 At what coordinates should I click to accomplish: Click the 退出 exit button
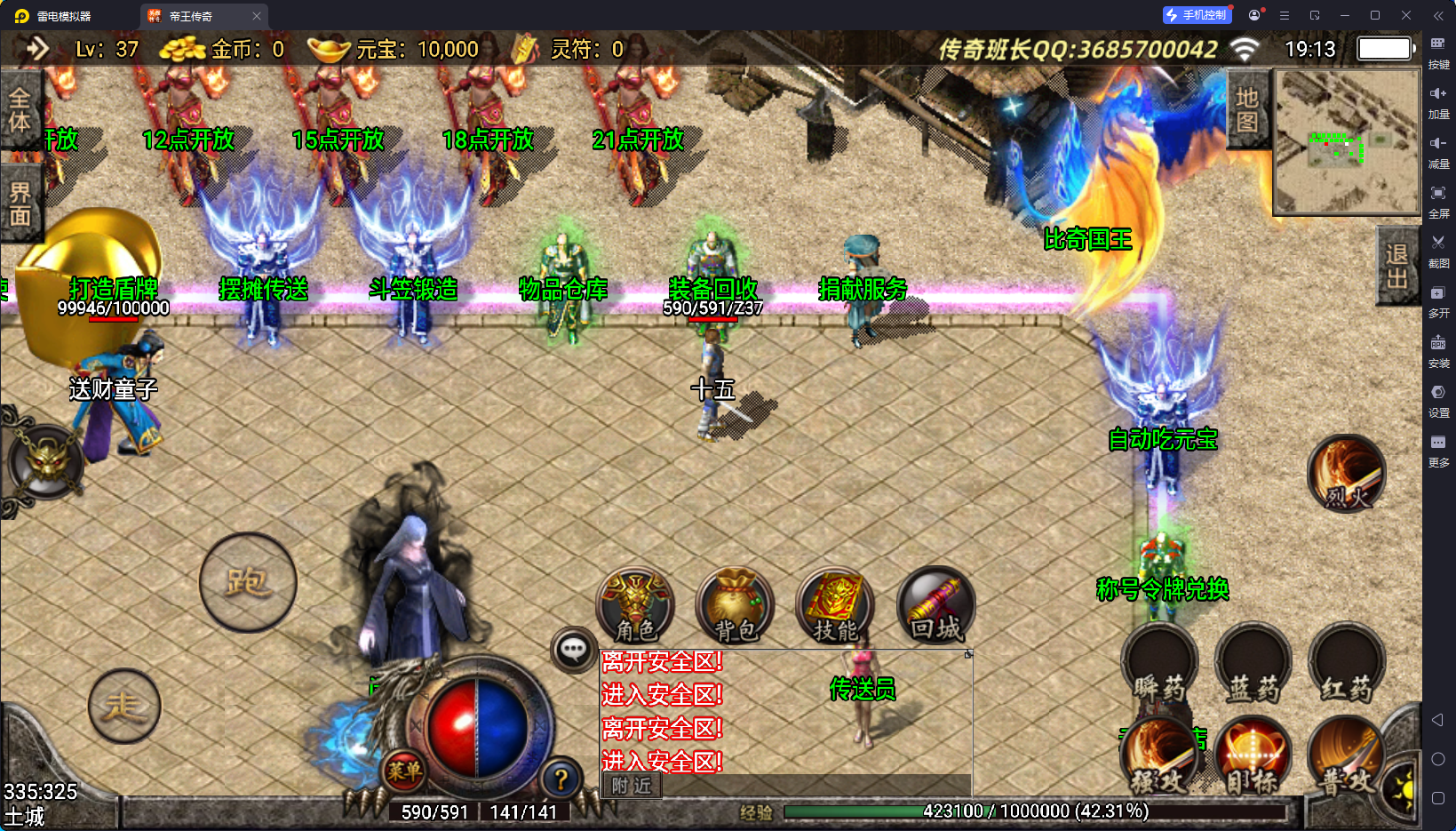click(x=1397, y=266)
